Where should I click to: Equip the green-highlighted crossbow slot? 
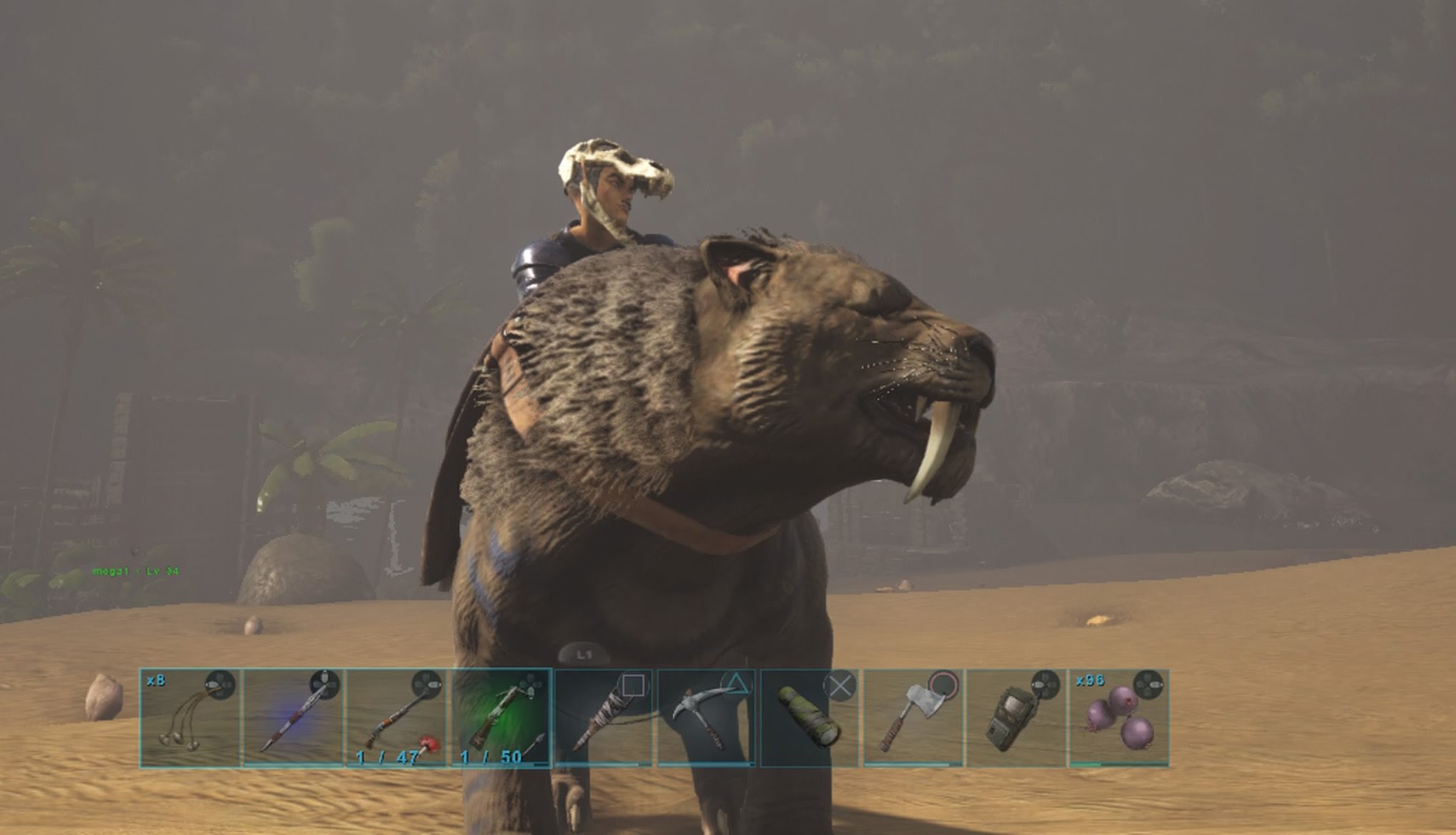(x=500, y=718)
